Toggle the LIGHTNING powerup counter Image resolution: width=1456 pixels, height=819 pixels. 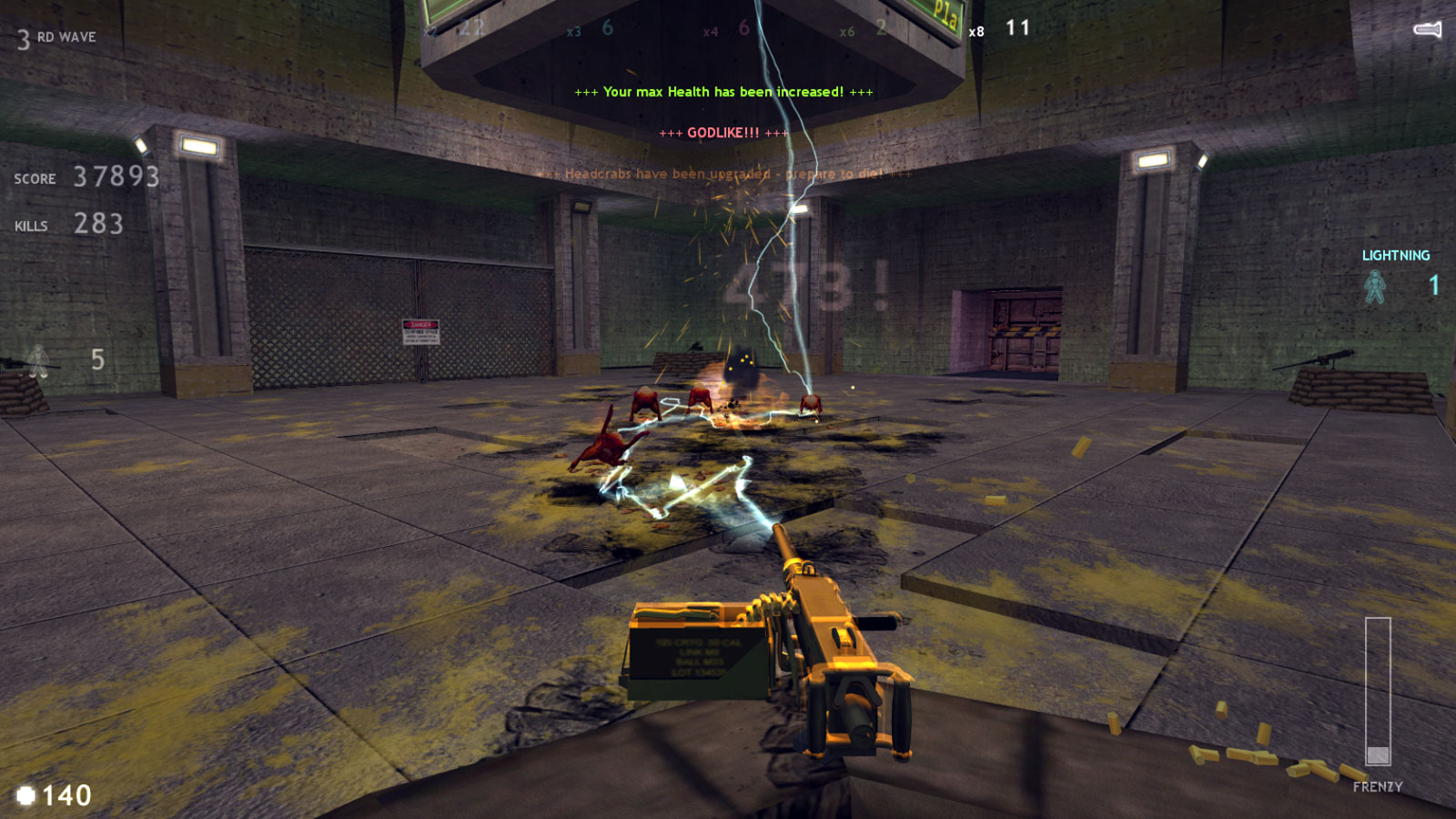pos(1395,256)
